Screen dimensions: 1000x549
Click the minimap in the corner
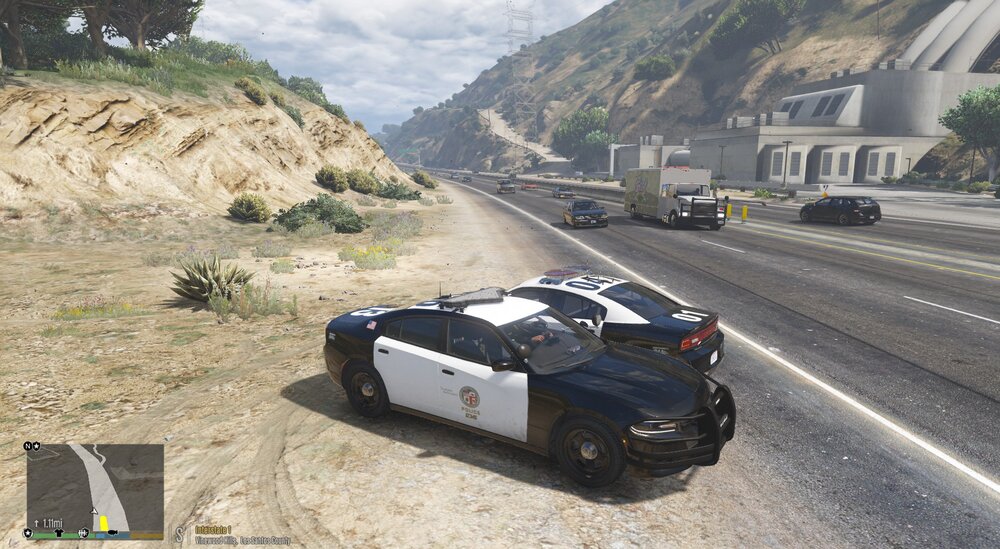(x=95, y=488)
